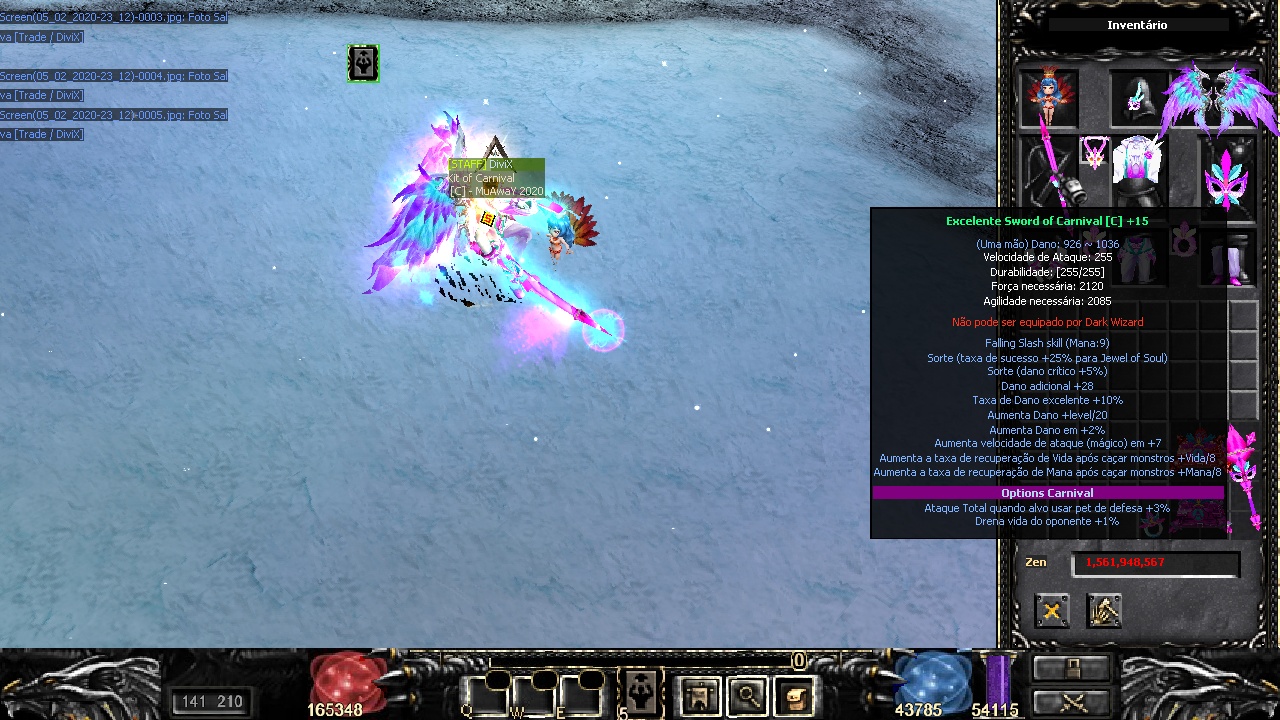Open the magnifying glass search button
The height and width of the screenshot is (720, 1280).
click(x=746, y=695)
